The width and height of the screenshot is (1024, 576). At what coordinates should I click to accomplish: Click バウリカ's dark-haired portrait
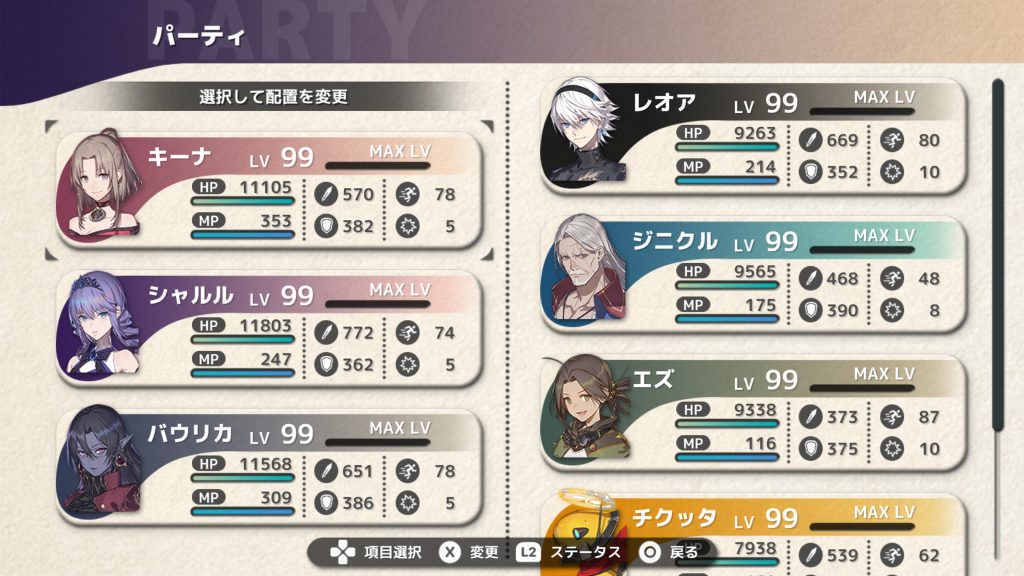[x=102, y=462]
